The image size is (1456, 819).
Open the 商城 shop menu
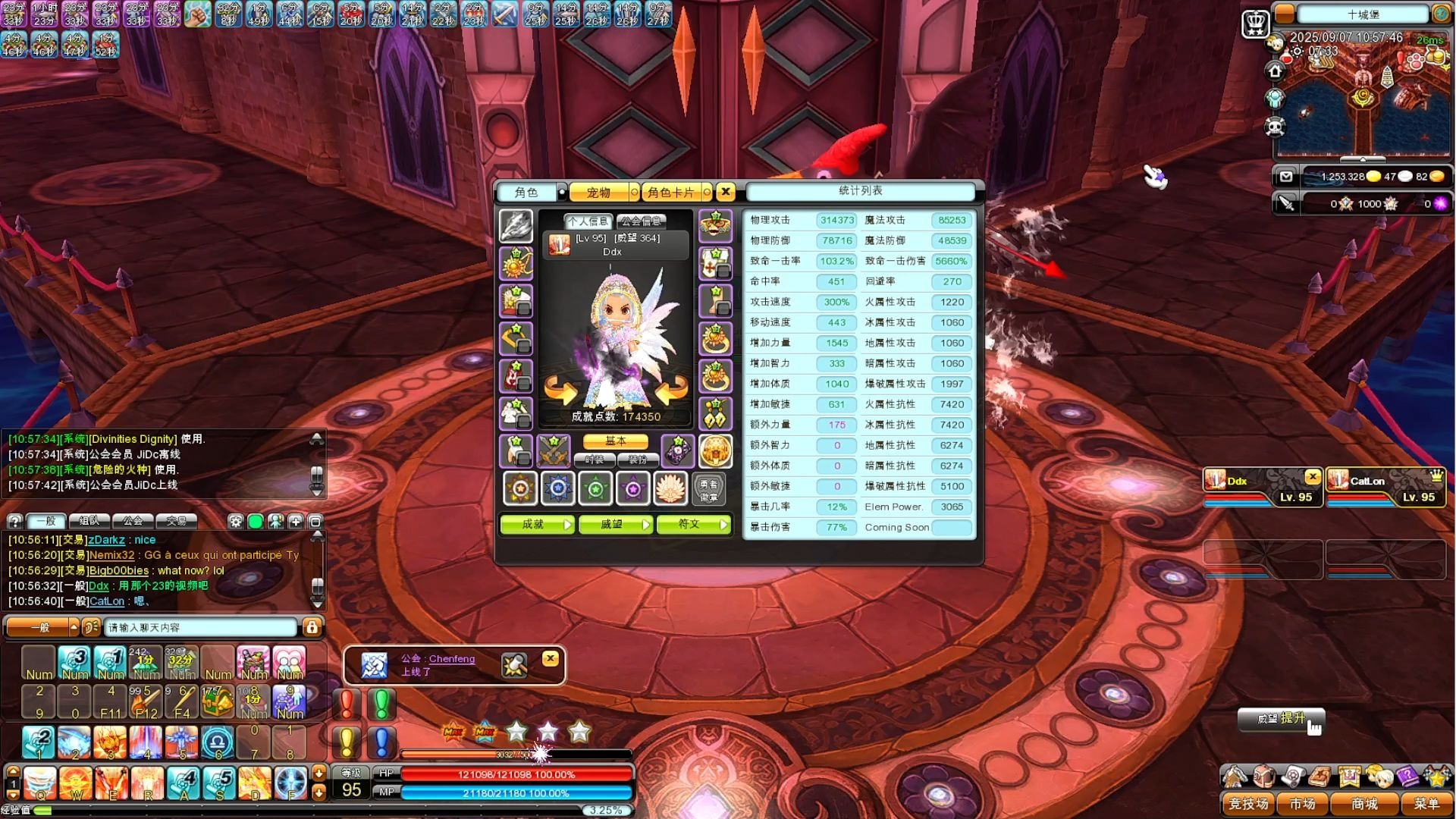pos(1364,803)
